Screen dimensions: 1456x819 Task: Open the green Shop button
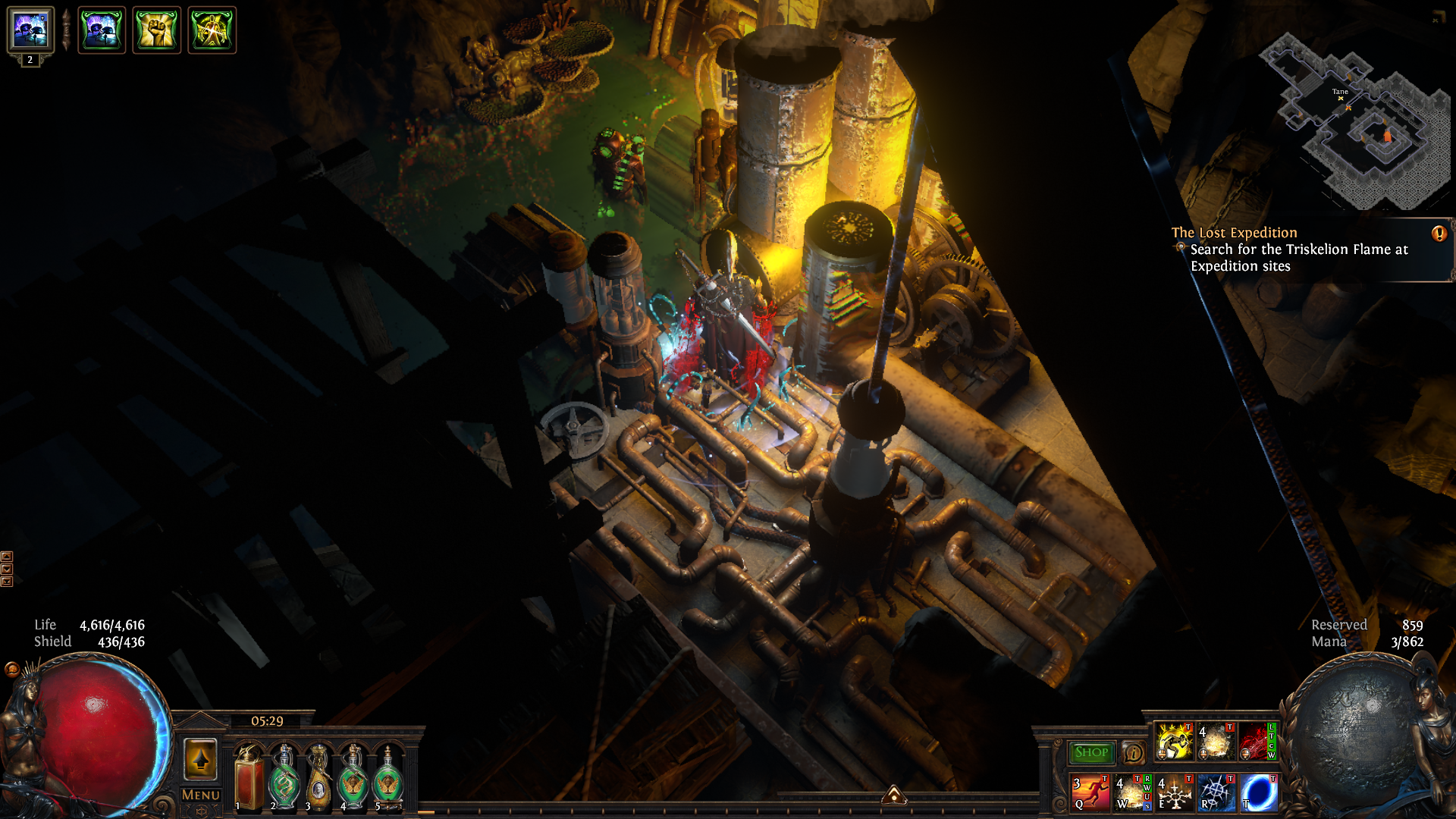click(1090, 752)
